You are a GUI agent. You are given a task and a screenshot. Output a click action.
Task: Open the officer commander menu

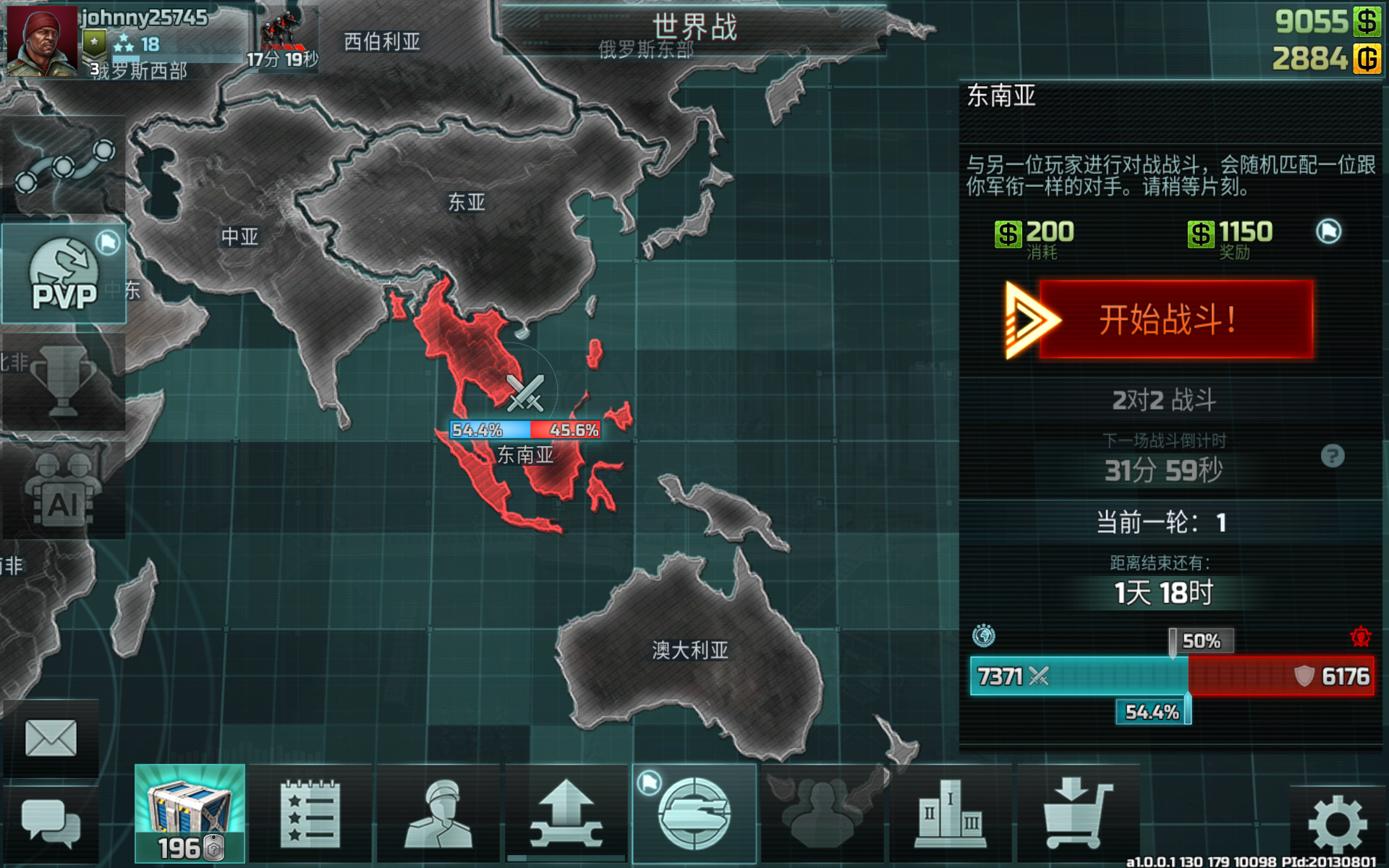438,814
